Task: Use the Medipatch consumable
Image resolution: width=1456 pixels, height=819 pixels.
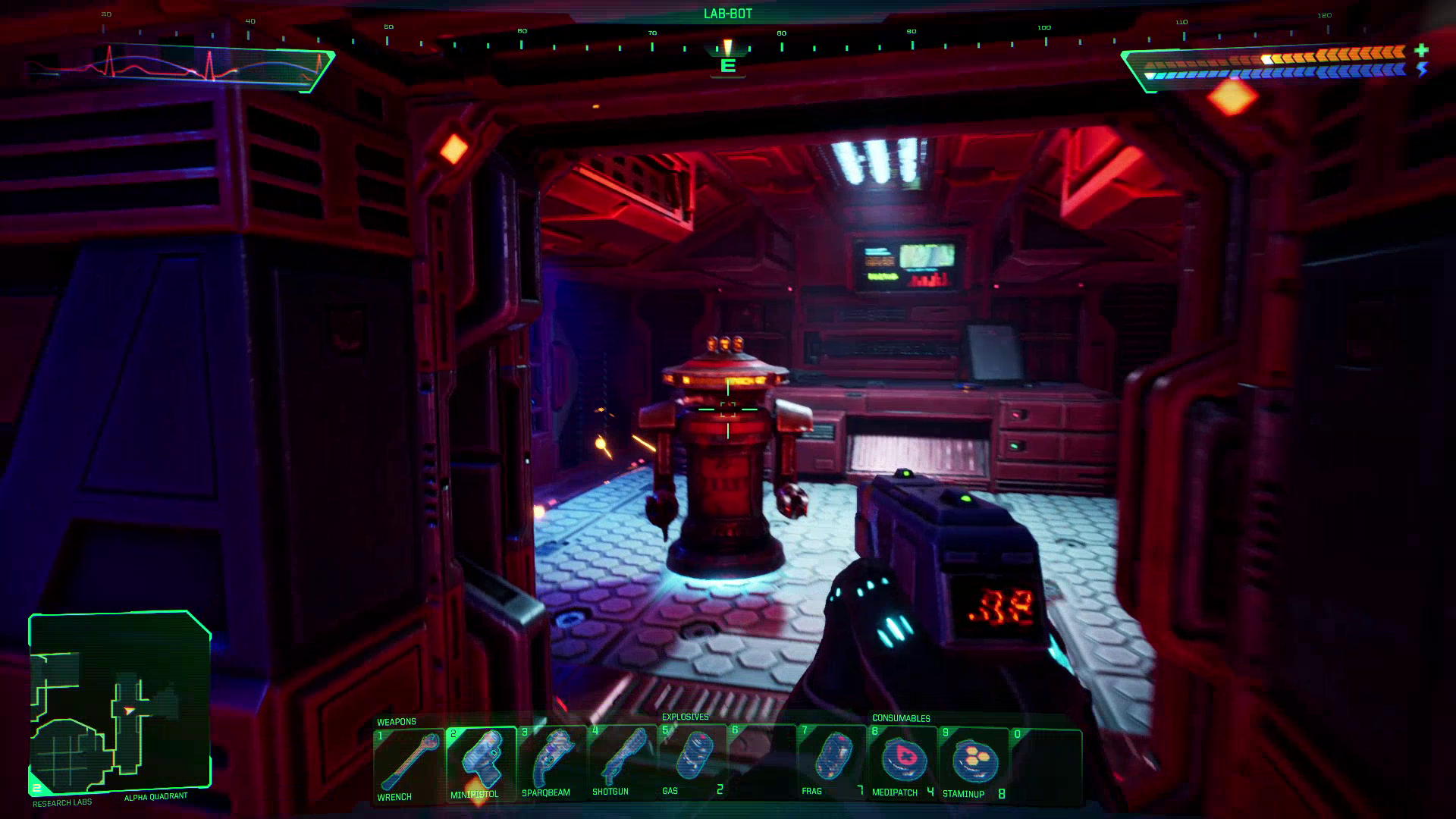Action: click(x=902, y=763)
